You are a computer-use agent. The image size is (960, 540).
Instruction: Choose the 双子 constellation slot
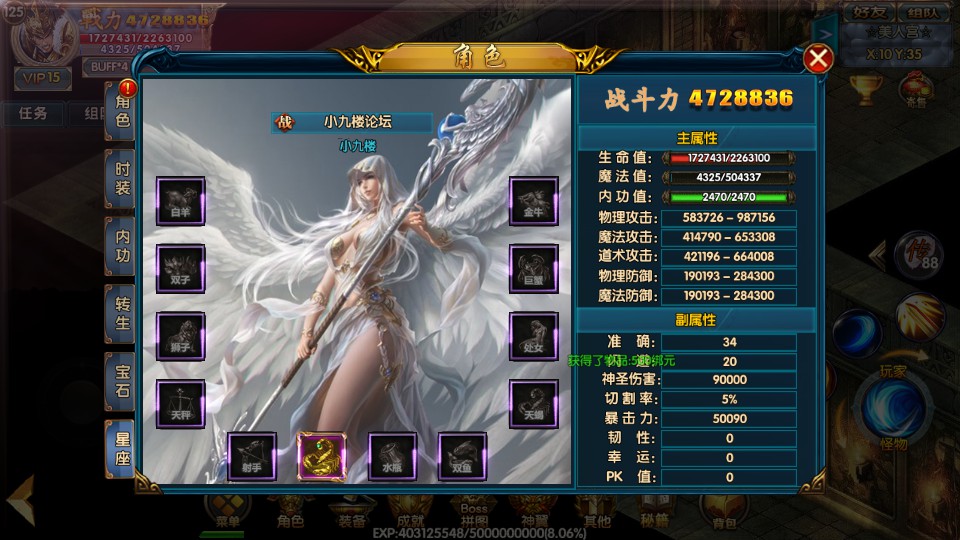pyautogui.click(x=181, y=269)
